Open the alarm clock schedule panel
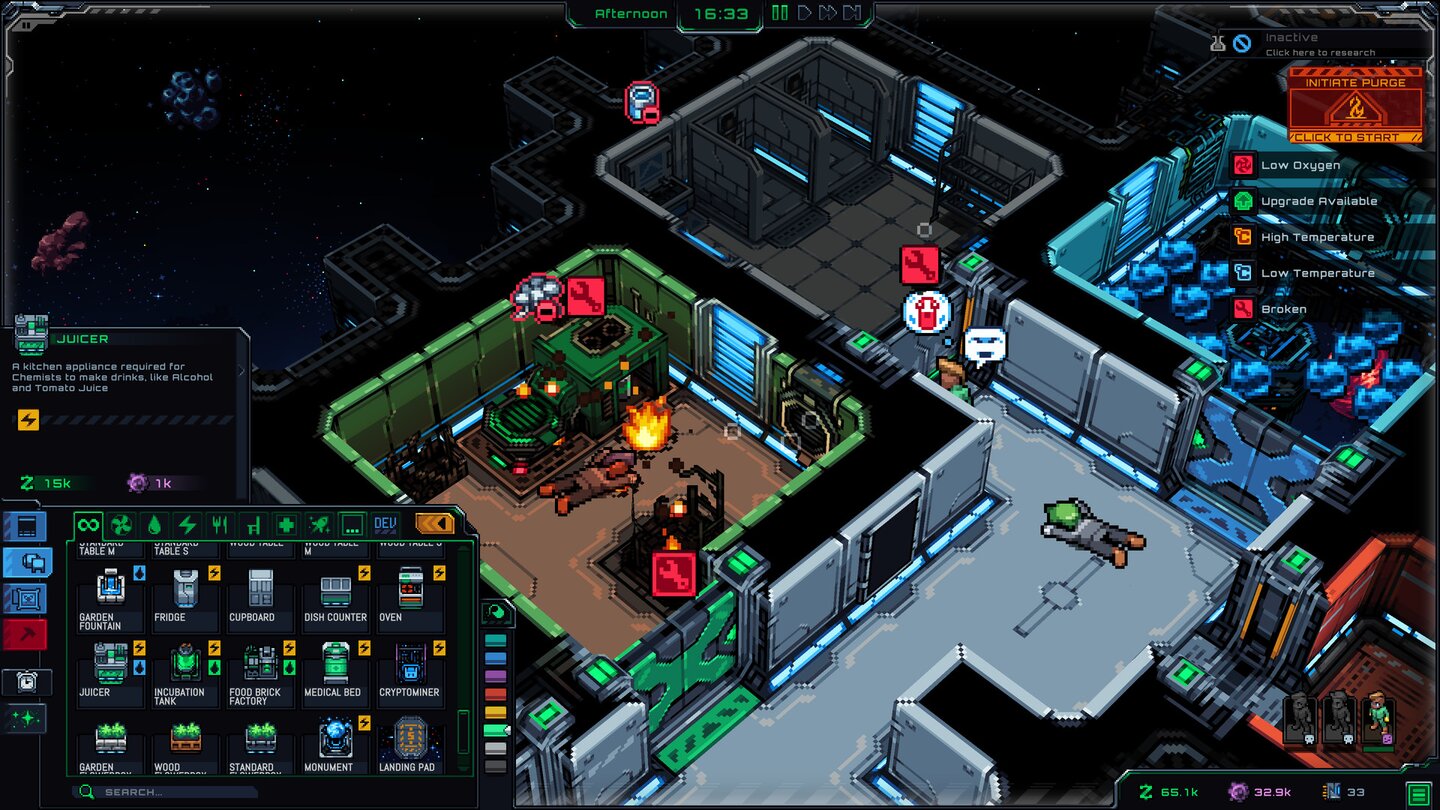Image resolution: width=1440 pixels, height=810 pixels. coord(25,682)
